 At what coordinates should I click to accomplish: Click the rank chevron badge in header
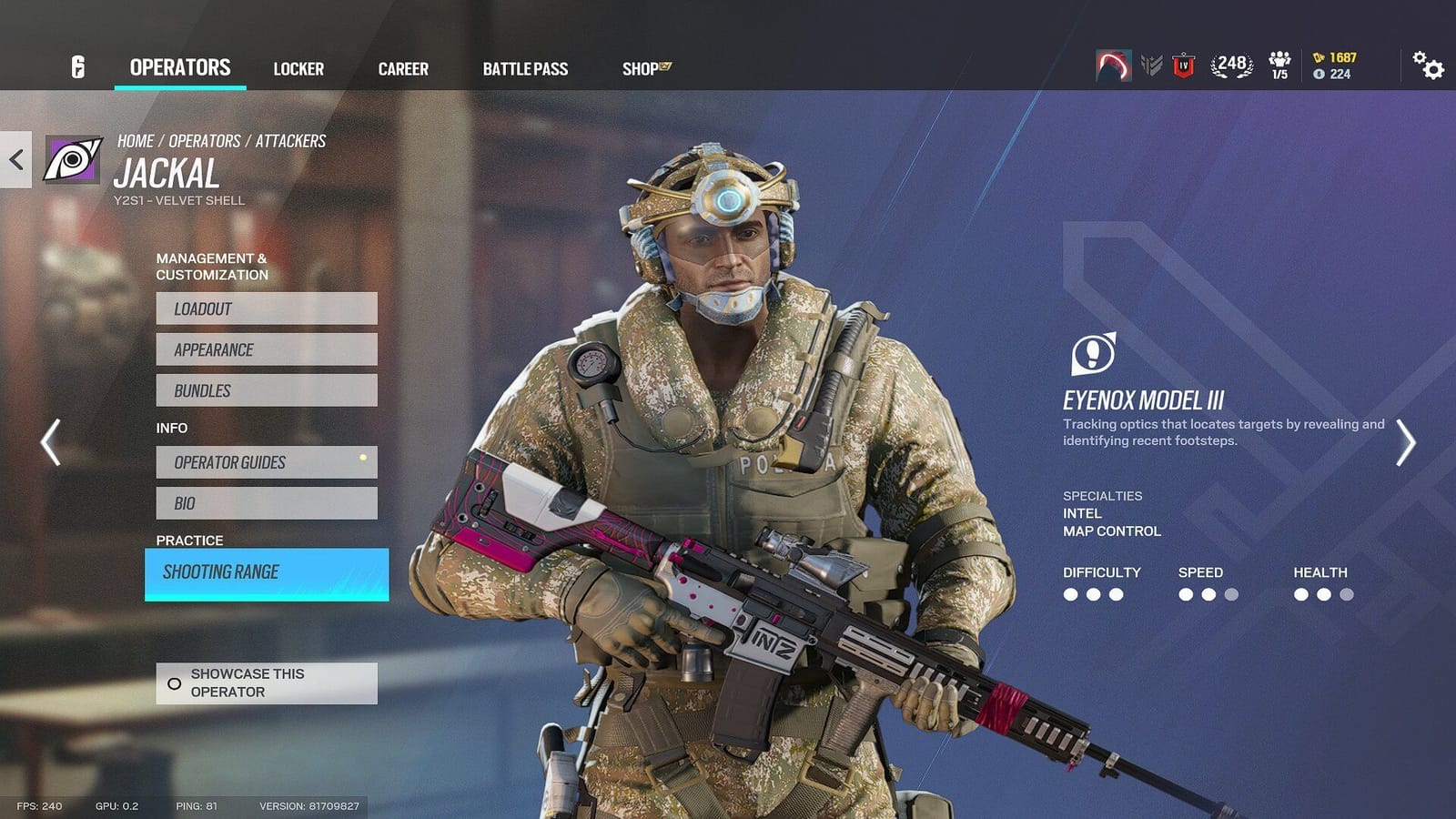click(x=1152, y=66)
